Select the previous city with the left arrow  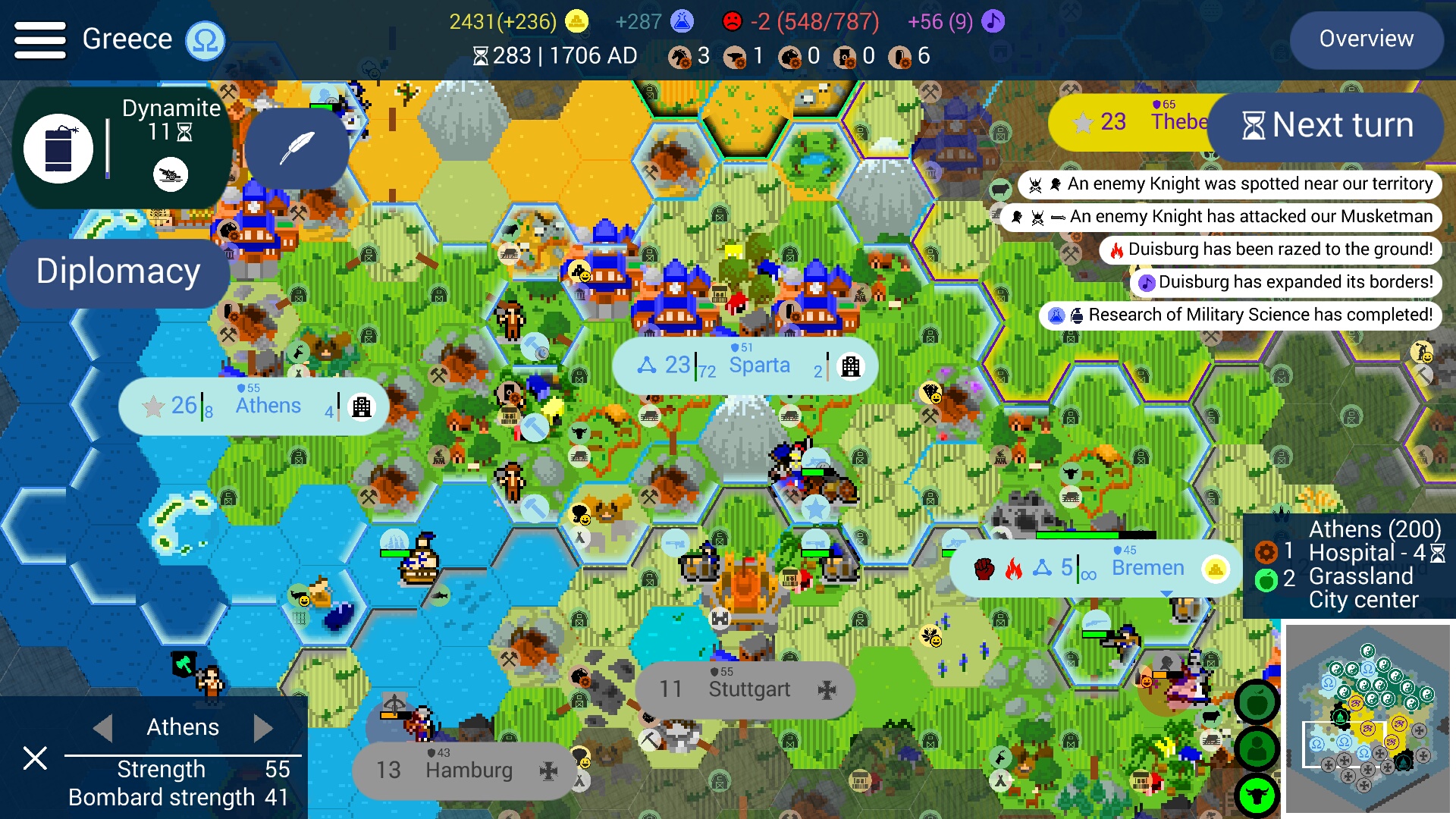point(104,727)
